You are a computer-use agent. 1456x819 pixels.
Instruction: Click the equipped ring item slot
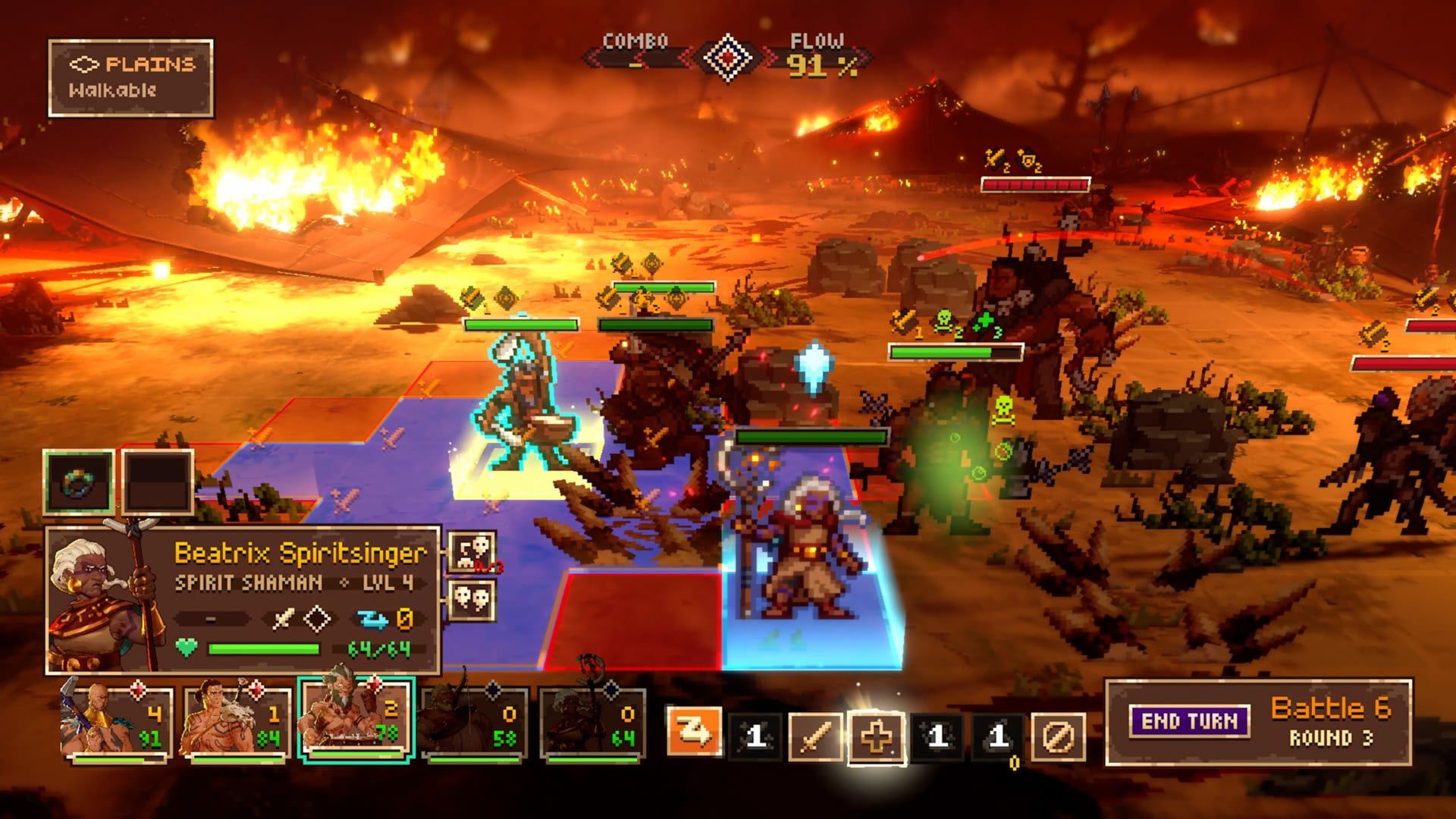[79, 482]
